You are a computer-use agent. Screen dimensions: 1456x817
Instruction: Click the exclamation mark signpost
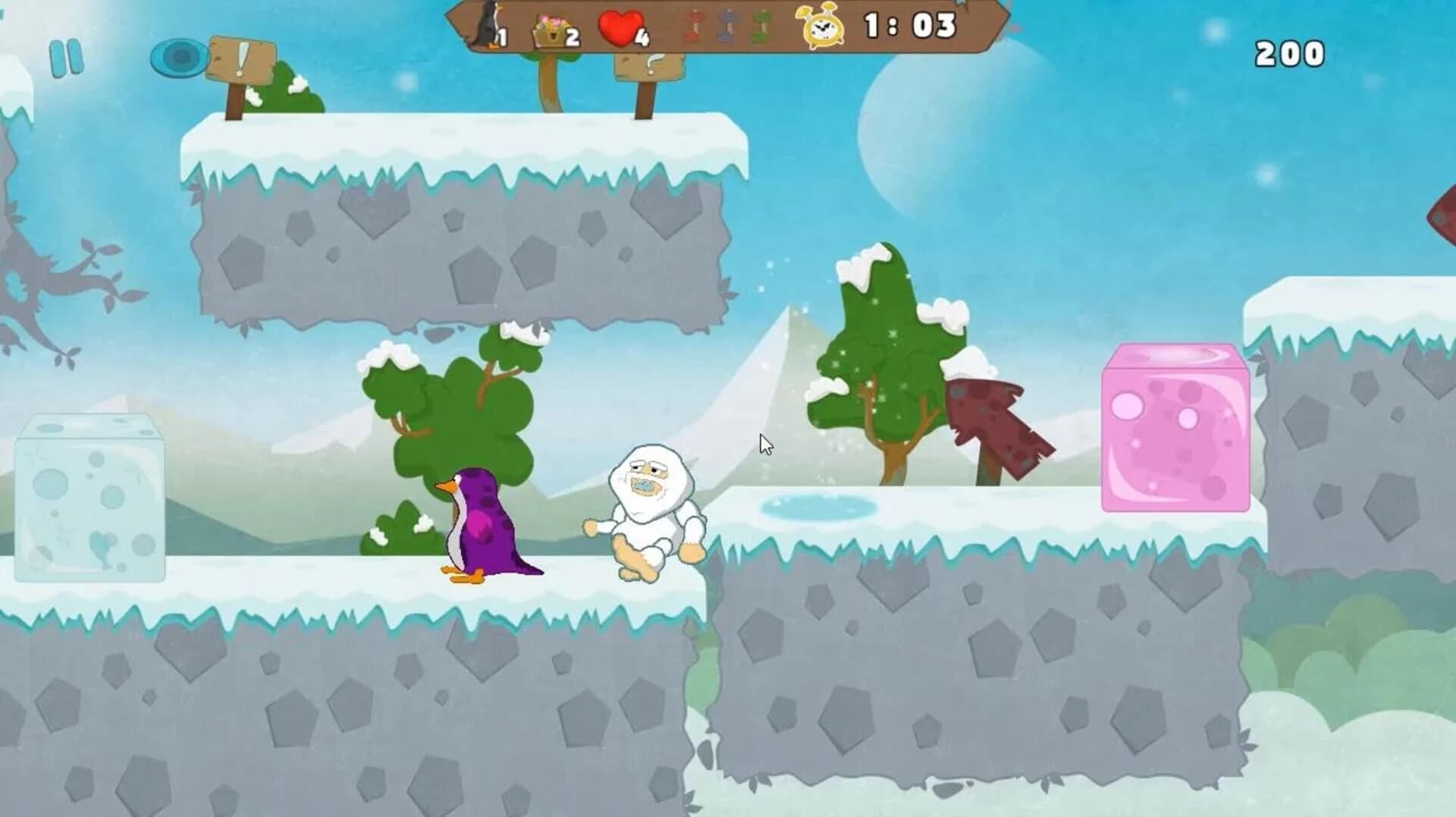click(x=240, y=61)
